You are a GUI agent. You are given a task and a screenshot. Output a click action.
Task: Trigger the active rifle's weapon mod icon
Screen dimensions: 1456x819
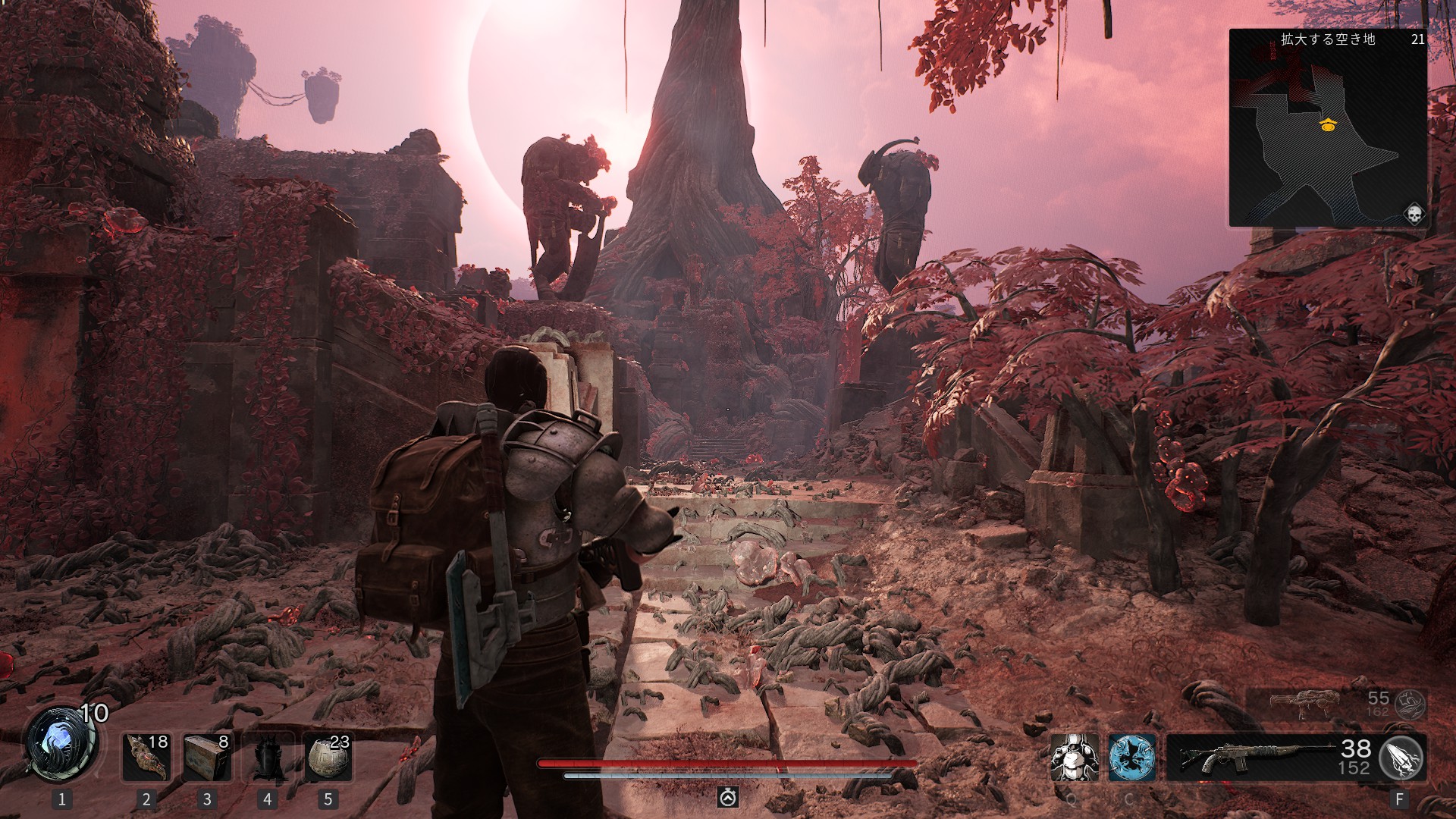click(1401, 757)
